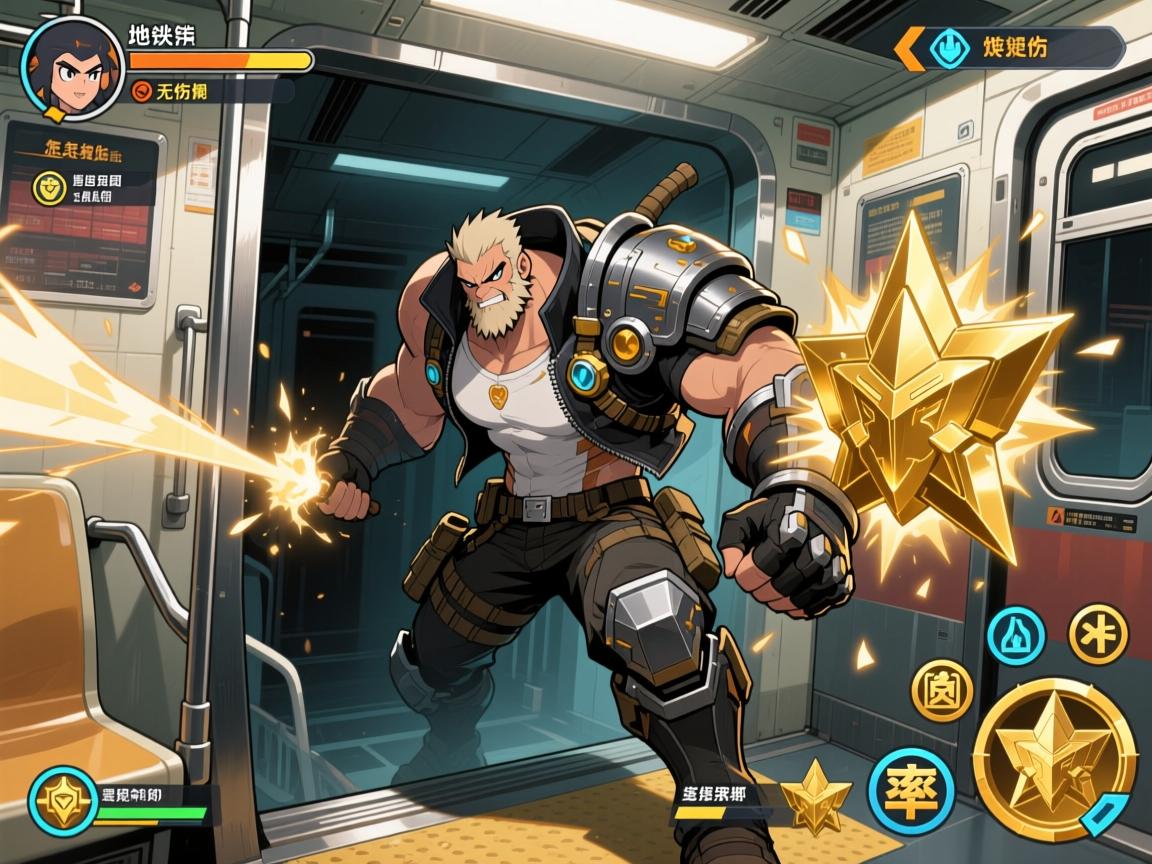Activate the yellow circular asterisk-glyph skill
This screenshot has height=864, width=1152.
(x=1098, y=633)
